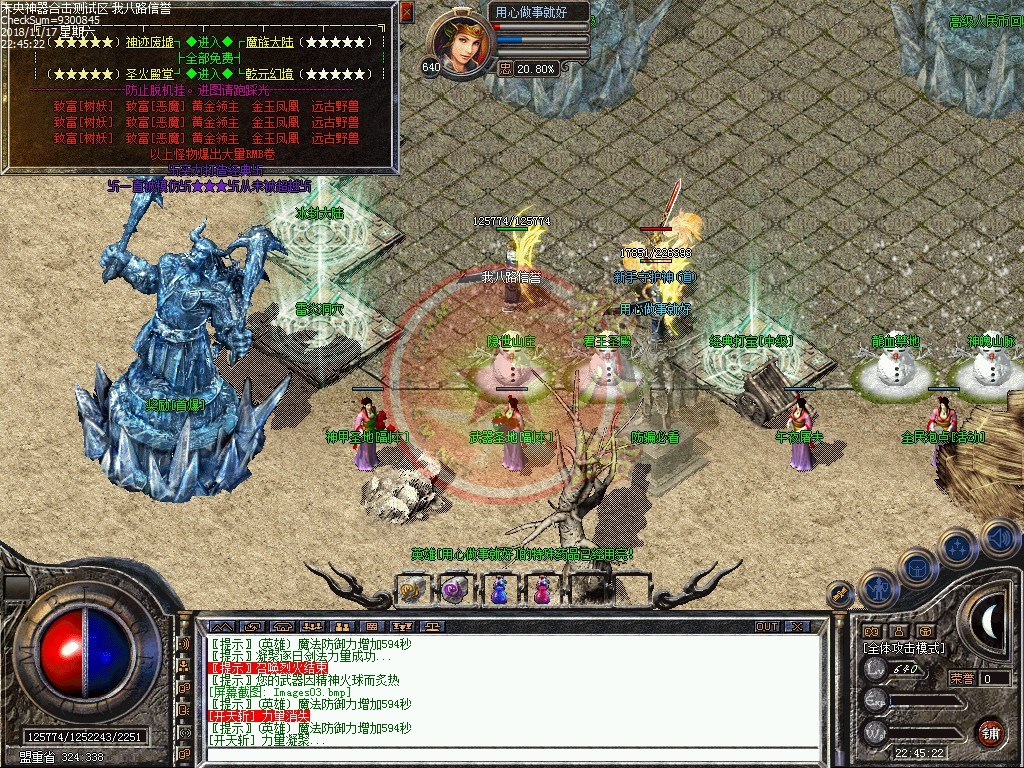
Task: Close the chat panel with X button
Action: (x=797, y=627)
